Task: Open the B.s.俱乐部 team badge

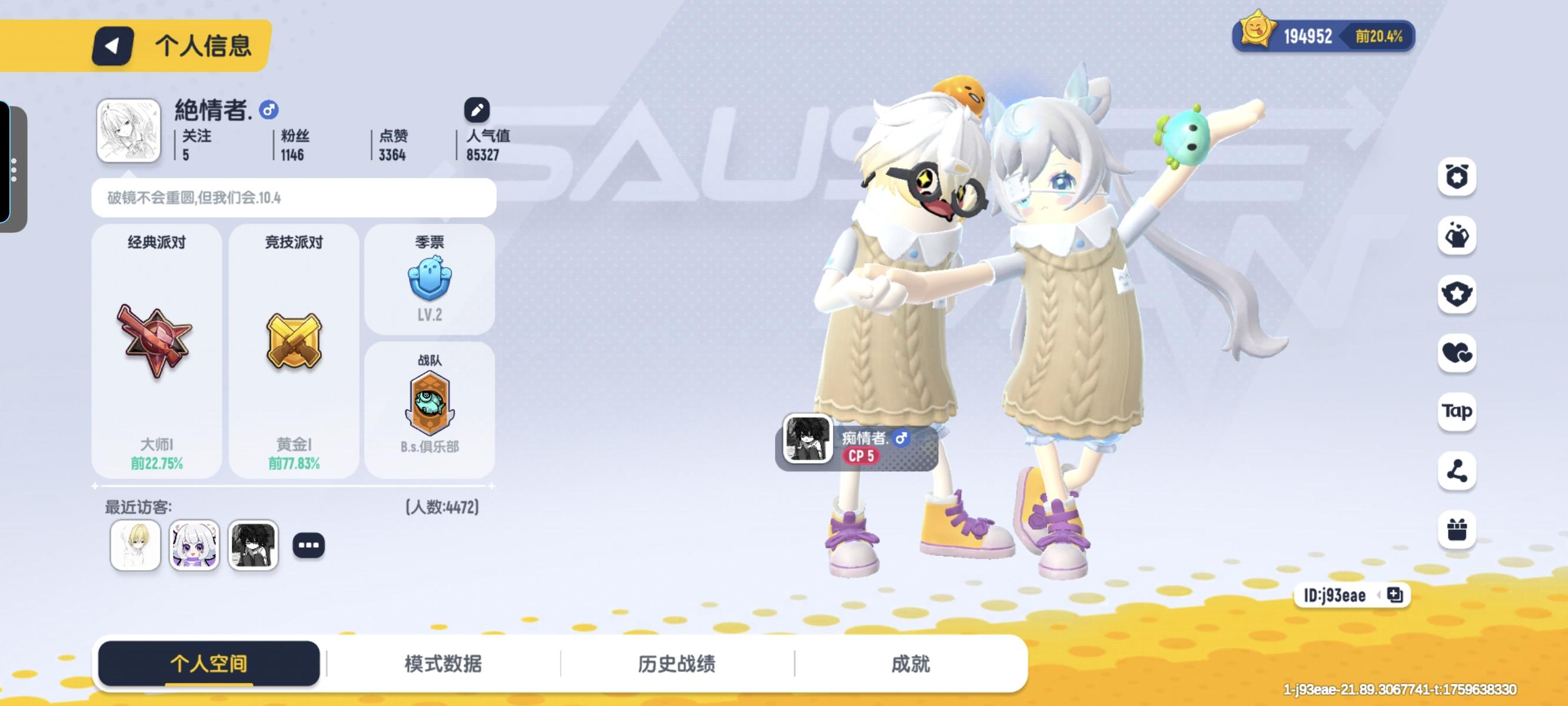Action: [x=429, y=404]
